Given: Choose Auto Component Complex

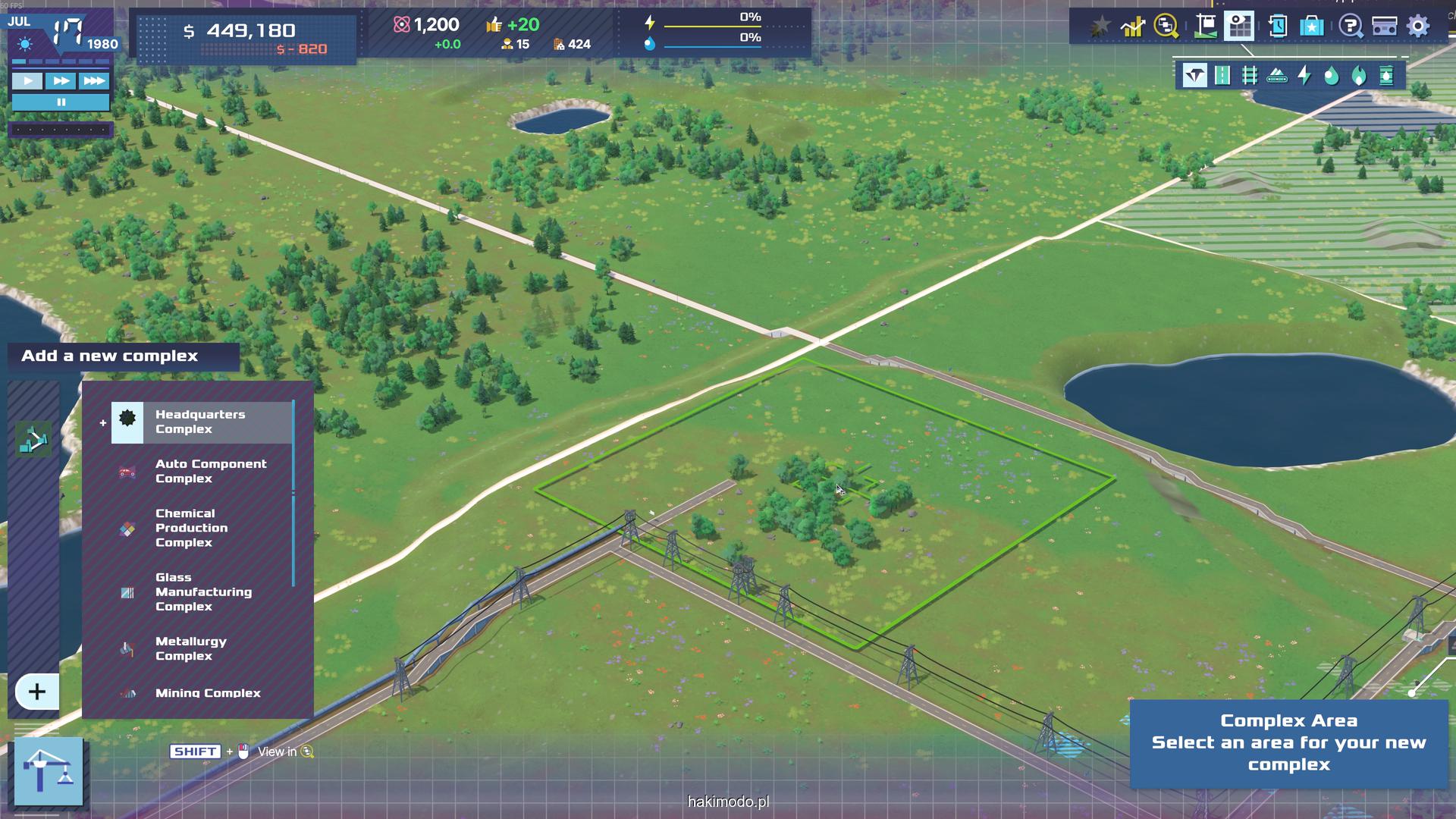Looking at the screenshot, I should pyautogui.click(x=210, y=471).
